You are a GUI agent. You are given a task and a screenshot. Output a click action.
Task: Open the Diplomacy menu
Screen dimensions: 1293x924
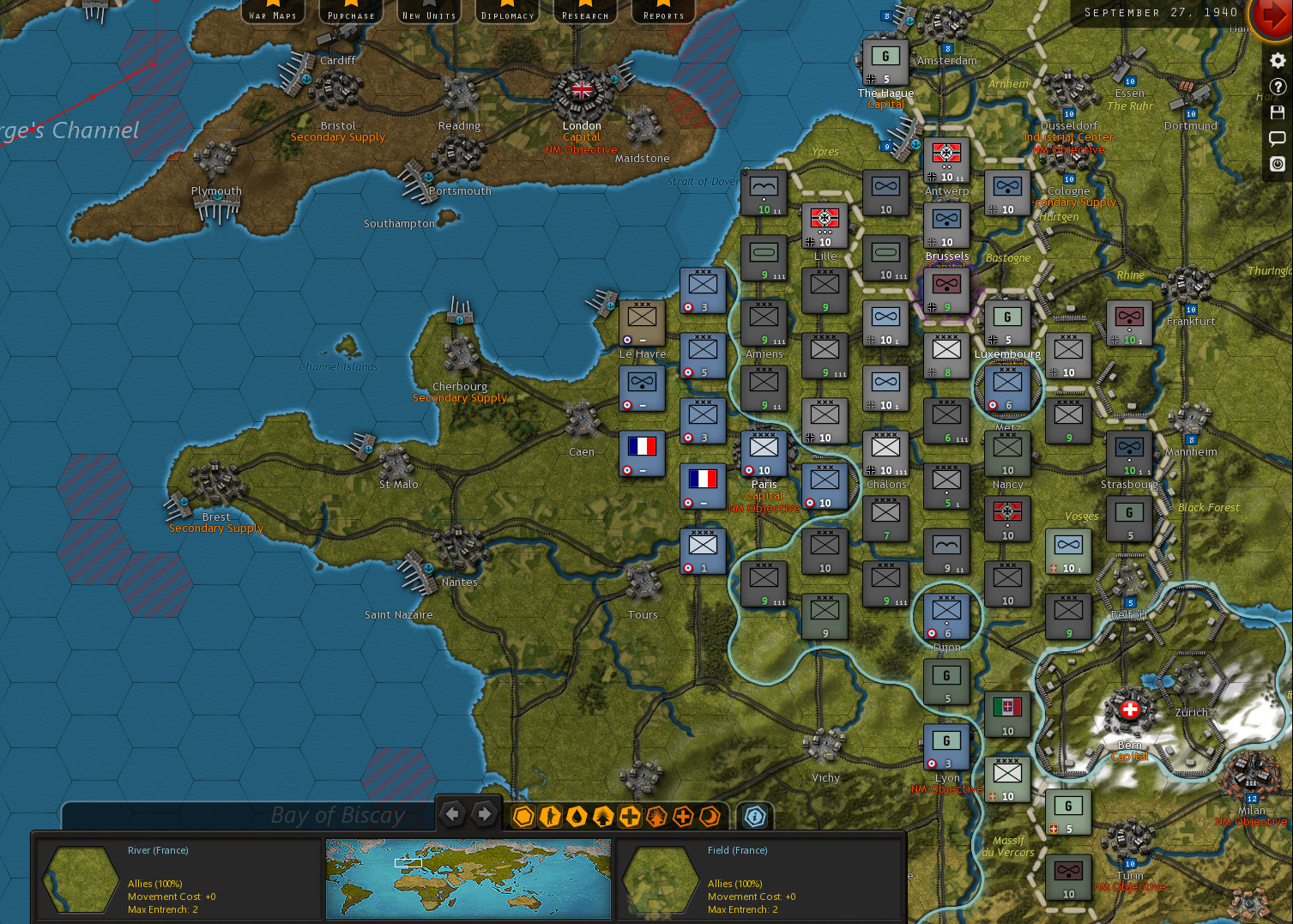(506, 13)
